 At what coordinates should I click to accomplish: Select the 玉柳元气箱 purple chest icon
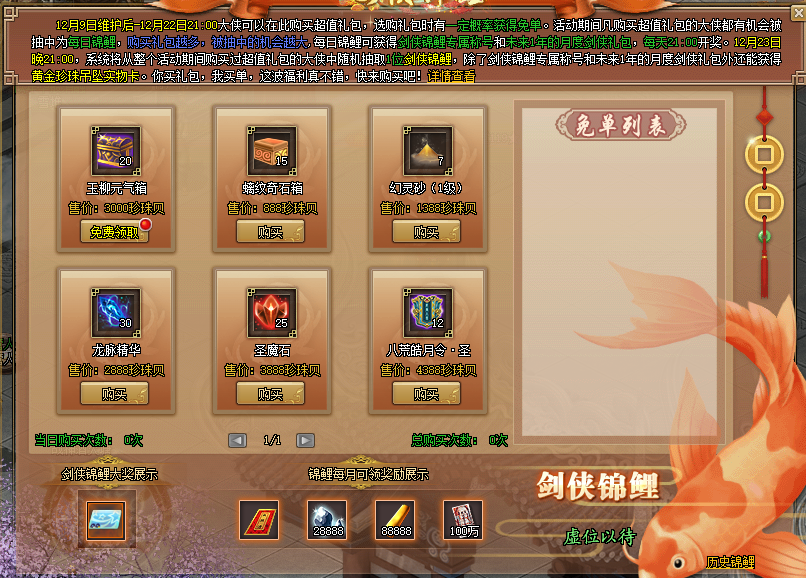114,150
